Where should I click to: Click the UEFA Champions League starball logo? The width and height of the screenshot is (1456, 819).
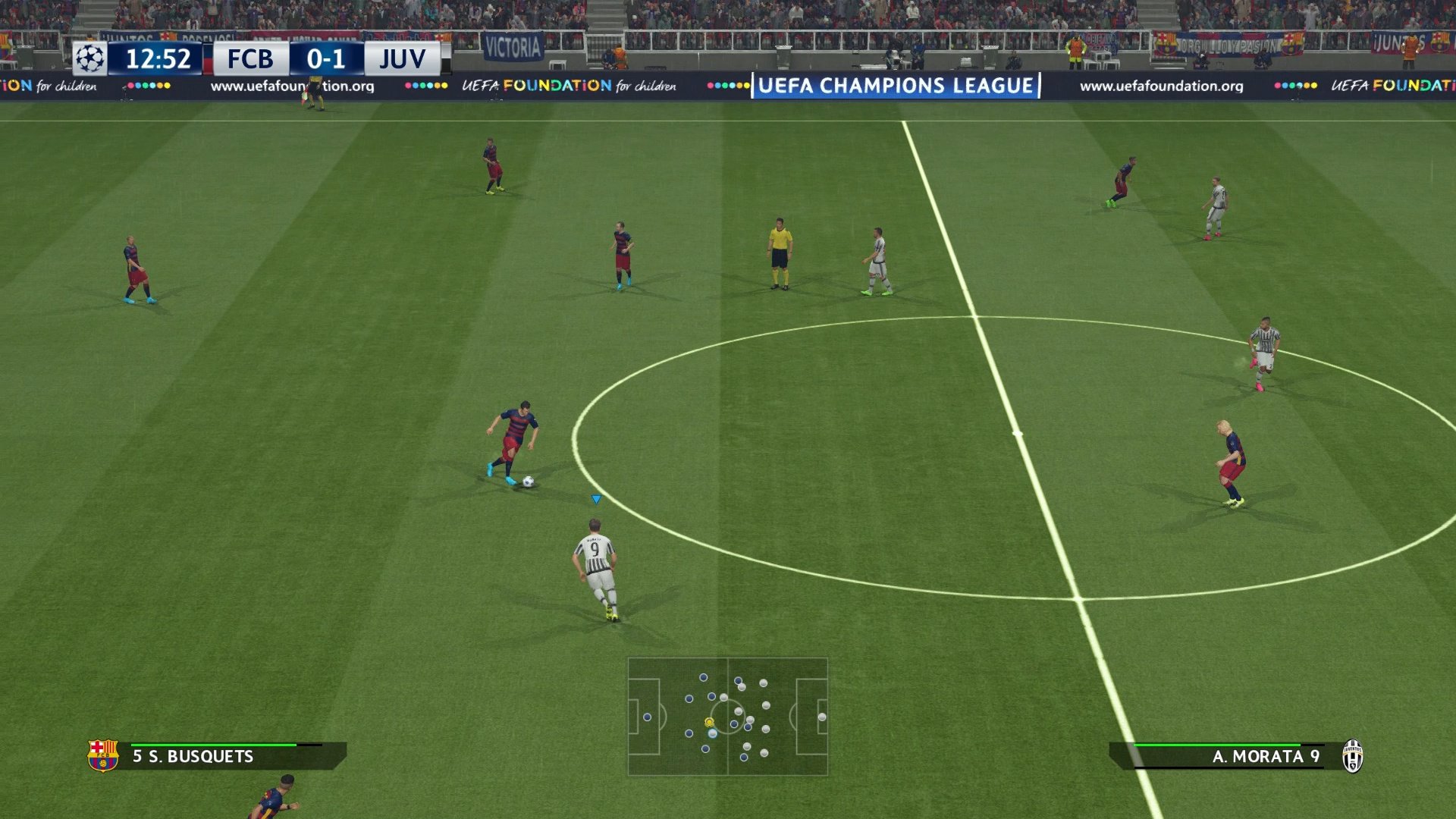point(90,58)
